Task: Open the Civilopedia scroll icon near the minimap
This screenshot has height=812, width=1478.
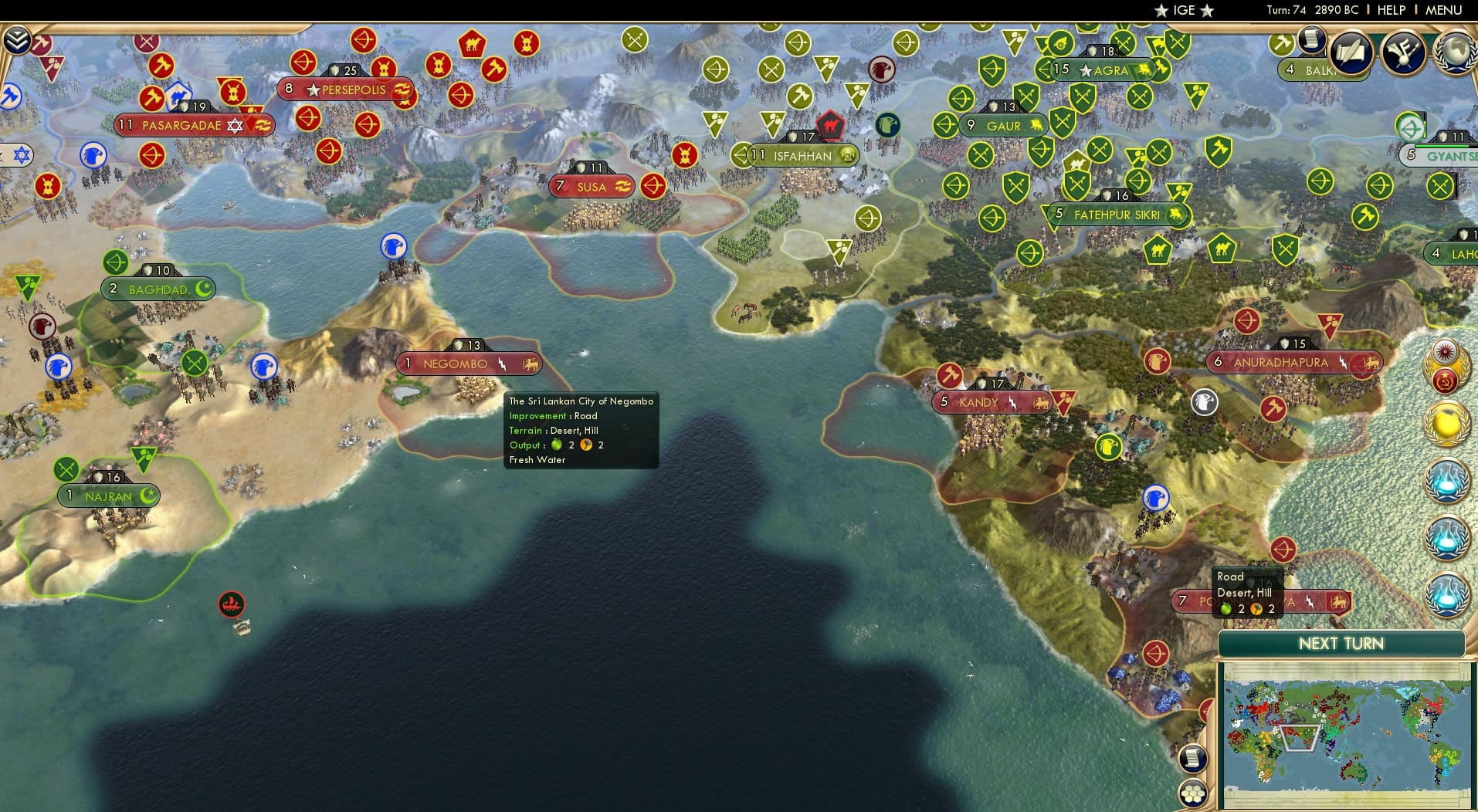Action: click(1192, 759)
